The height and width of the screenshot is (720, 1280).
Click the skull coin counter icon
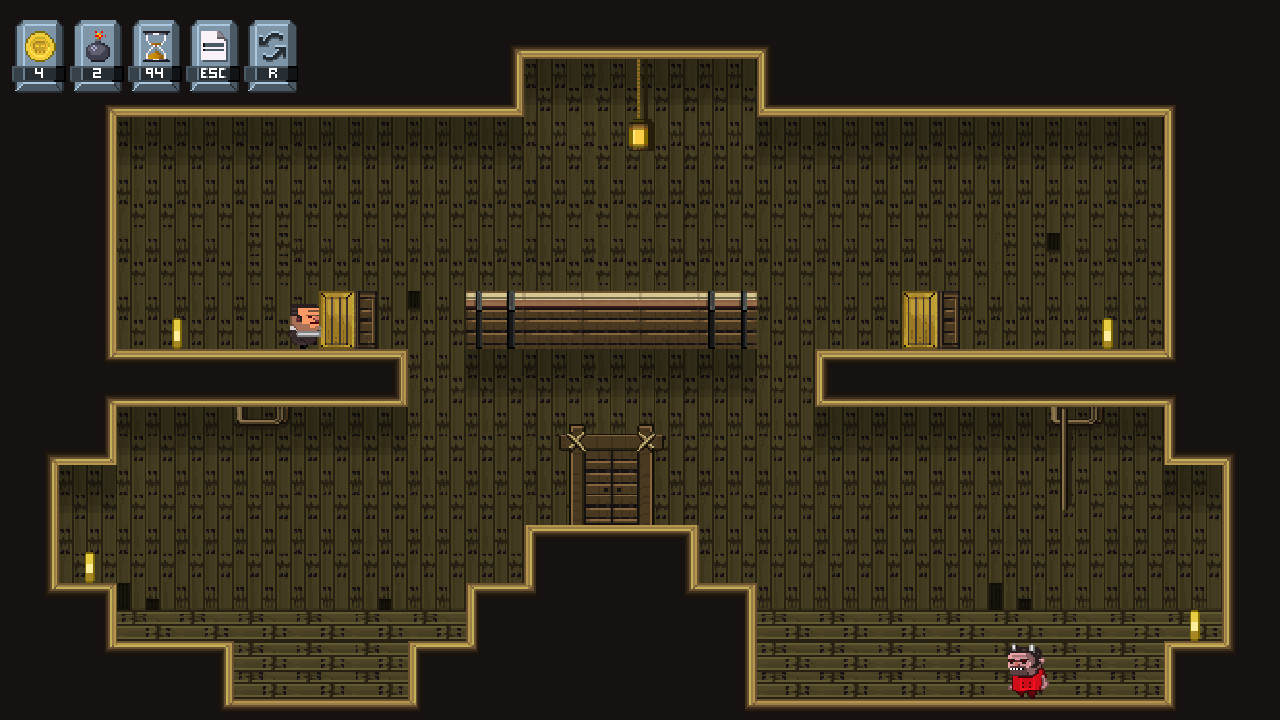click(37, 44)
